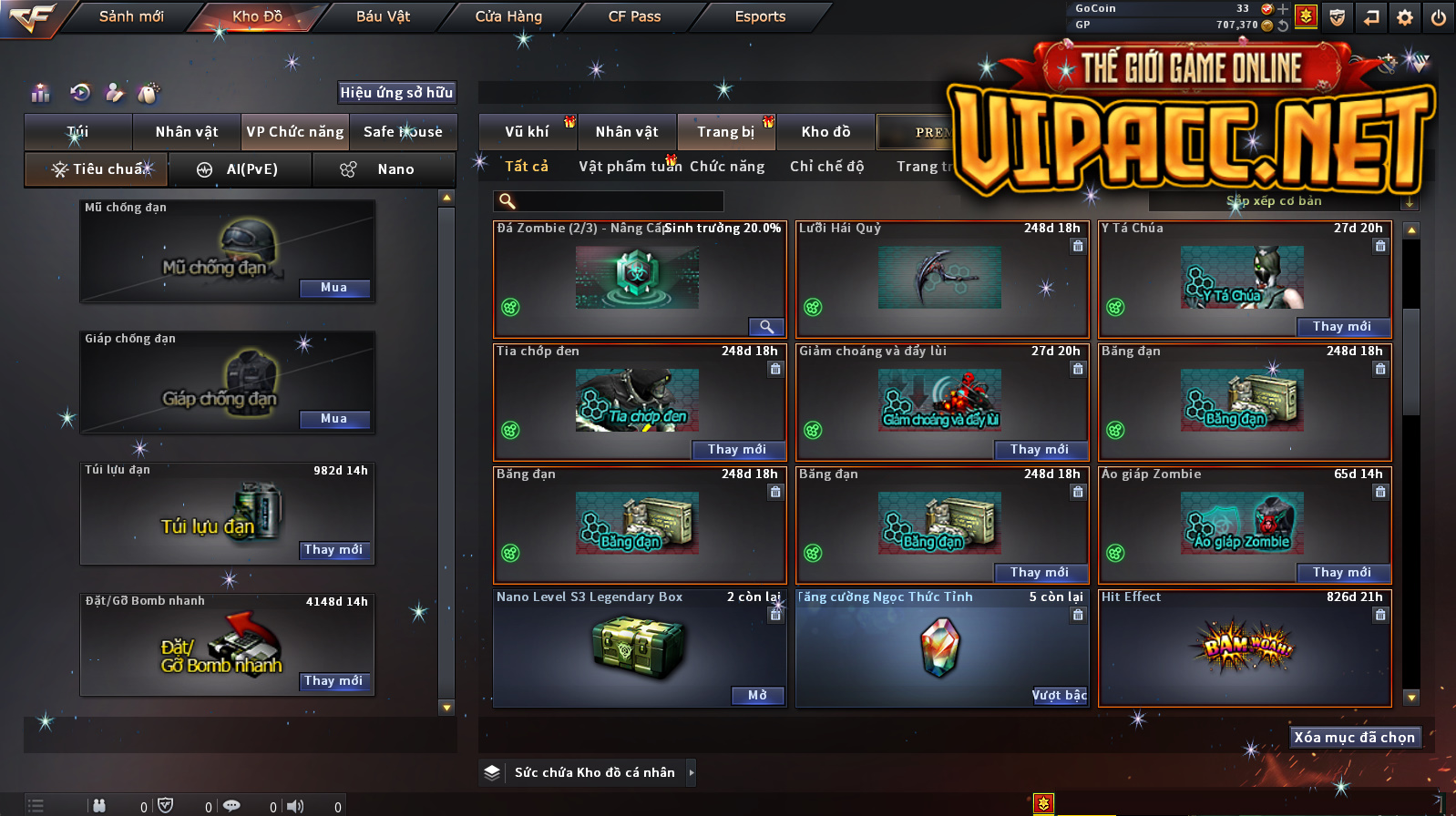Switch to the Nhân vật loadout tab
This screenshot has height=816, width=1456.
(187, 132)
